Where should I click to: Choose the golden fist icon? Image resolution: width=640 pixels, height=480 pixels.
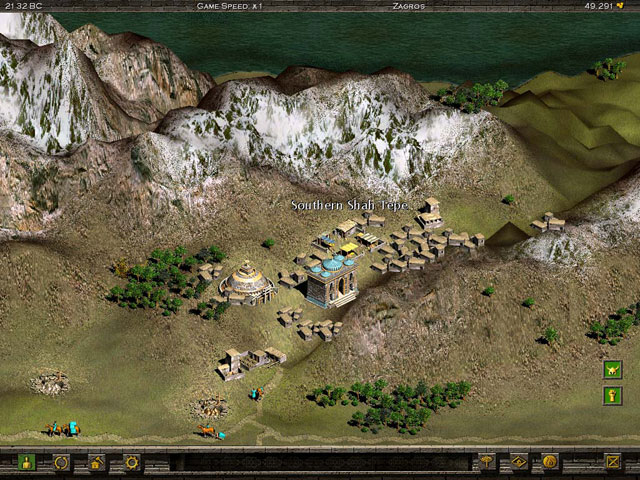[x=613, y=396]
